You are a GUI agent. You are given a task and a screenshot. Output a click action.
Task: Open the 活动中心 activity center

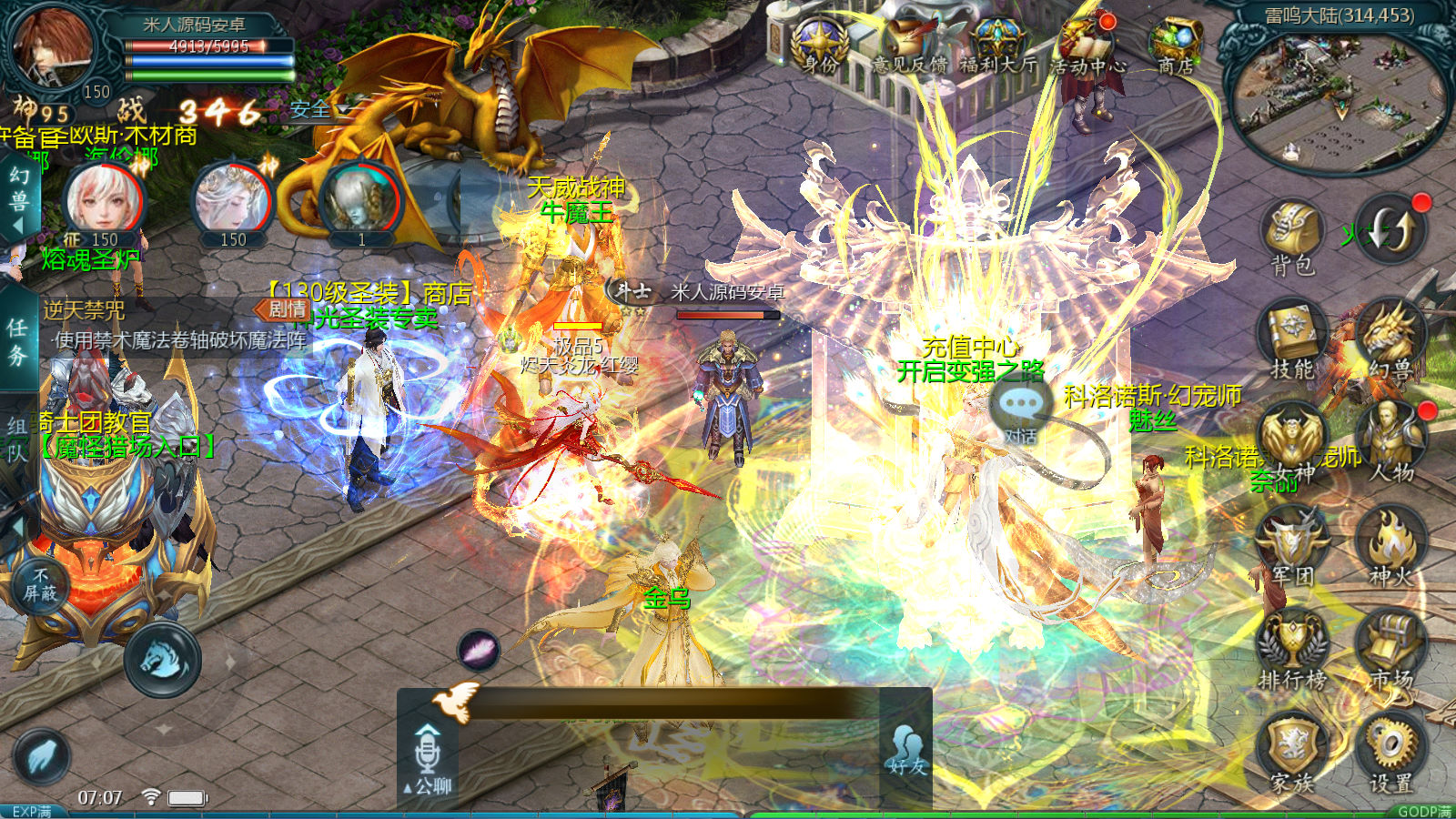pyautogui.click(x=1087, y=44)
